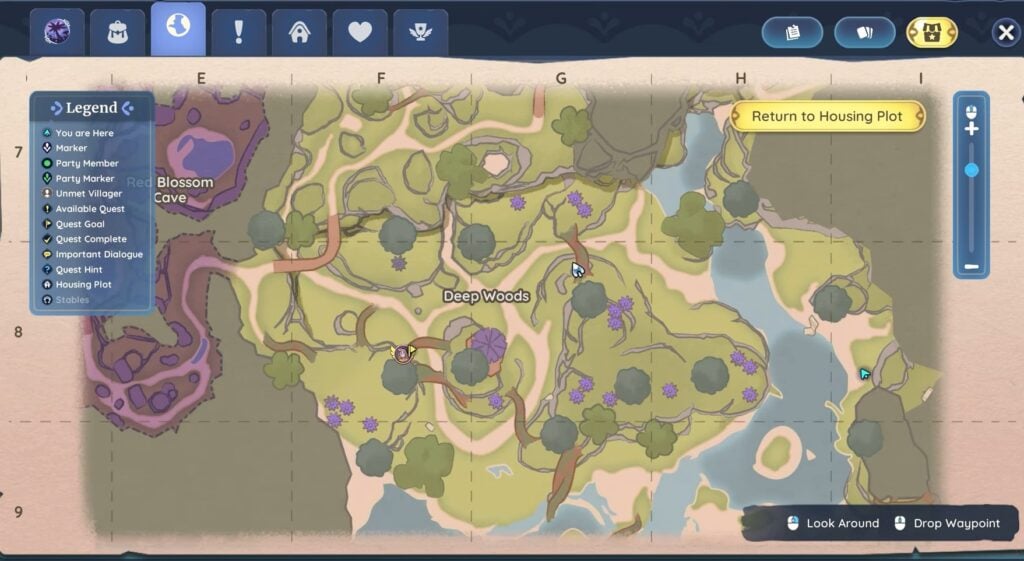Screen dimensions: 1024x561
Task: Open the trophy accomplishments tab
Action: [420, 33]
